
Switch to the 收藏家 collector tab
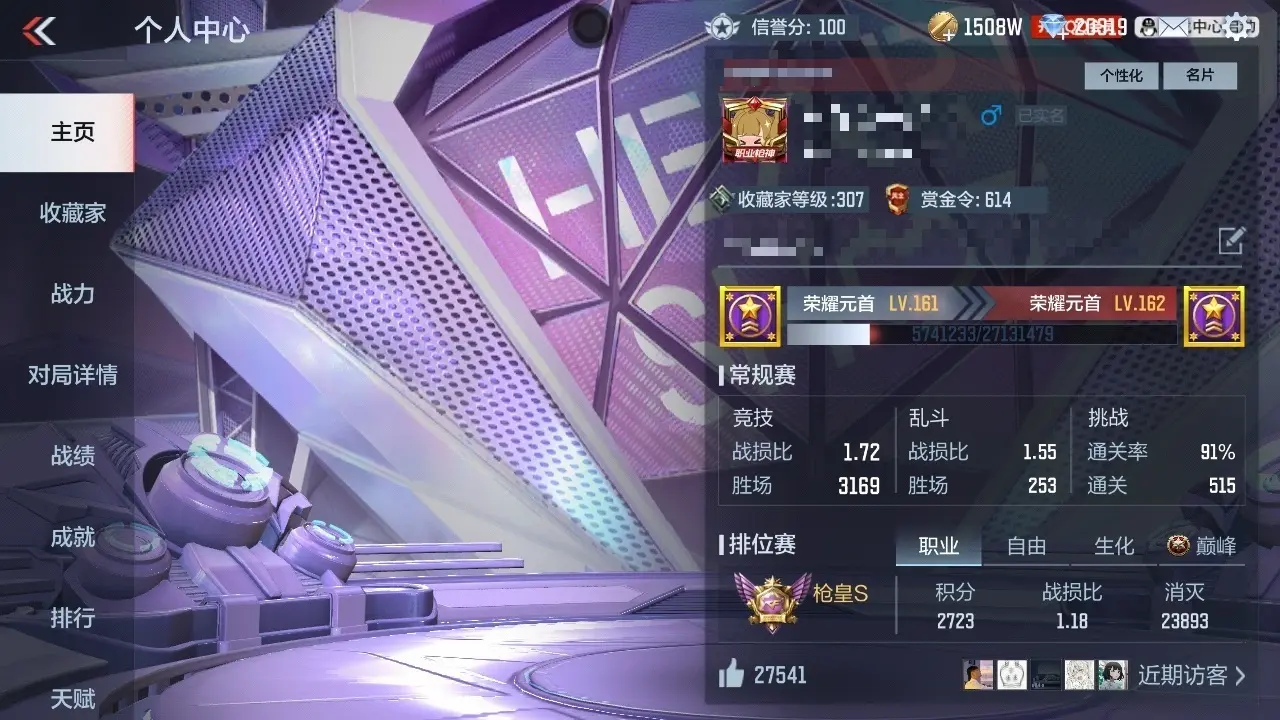pos(72,213)
